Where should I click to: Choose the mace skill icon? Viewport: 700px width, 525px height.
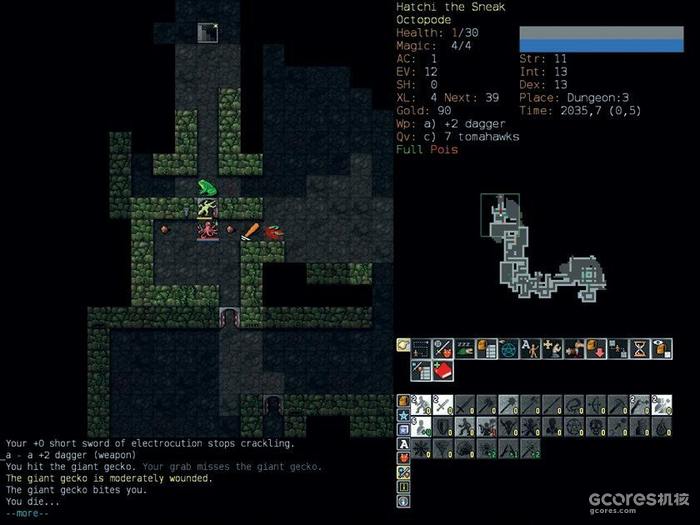pyautogui.click(x=508, y=404)
